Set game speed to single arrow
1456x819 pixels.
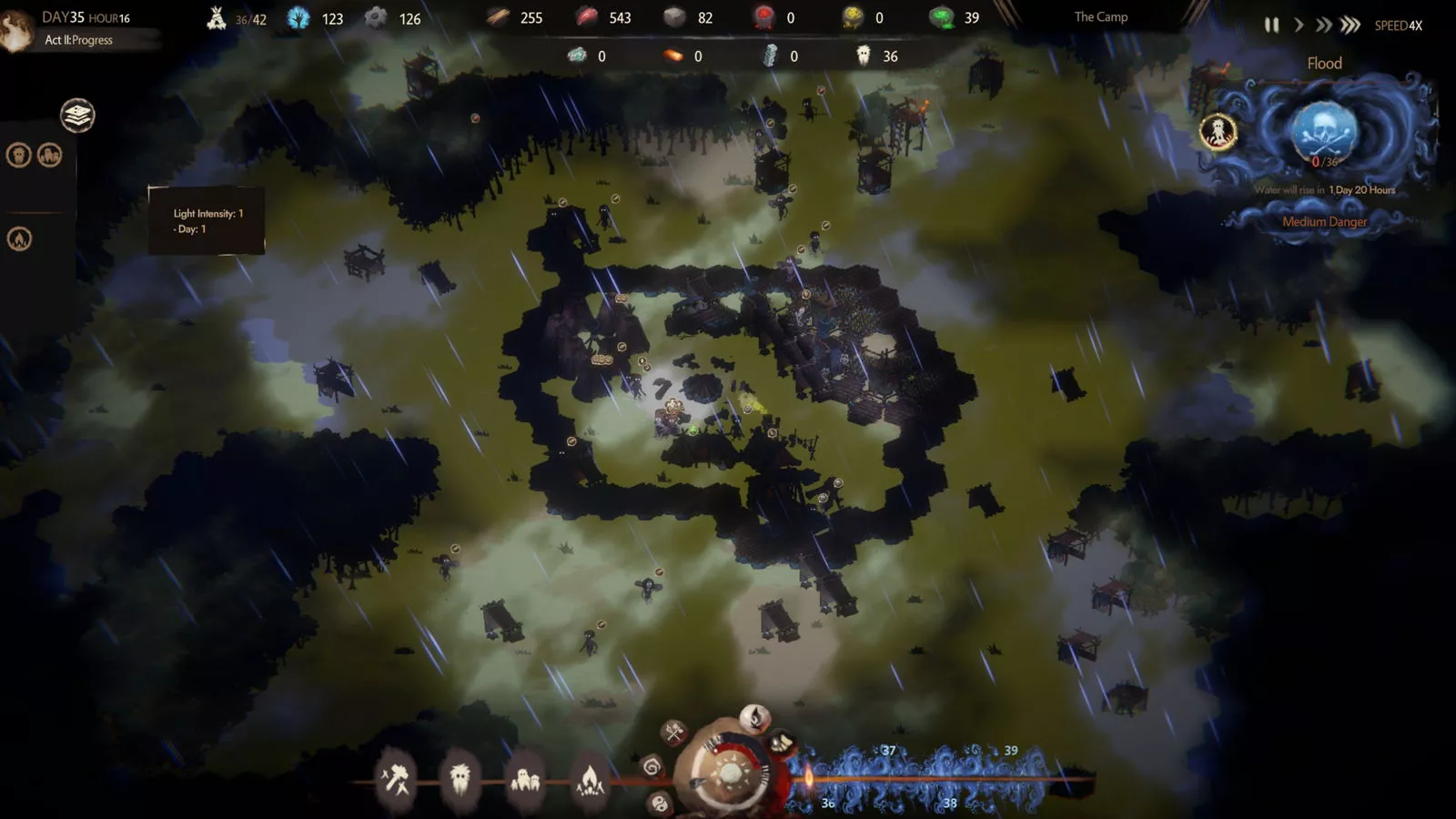click(x=1299, y=25)
